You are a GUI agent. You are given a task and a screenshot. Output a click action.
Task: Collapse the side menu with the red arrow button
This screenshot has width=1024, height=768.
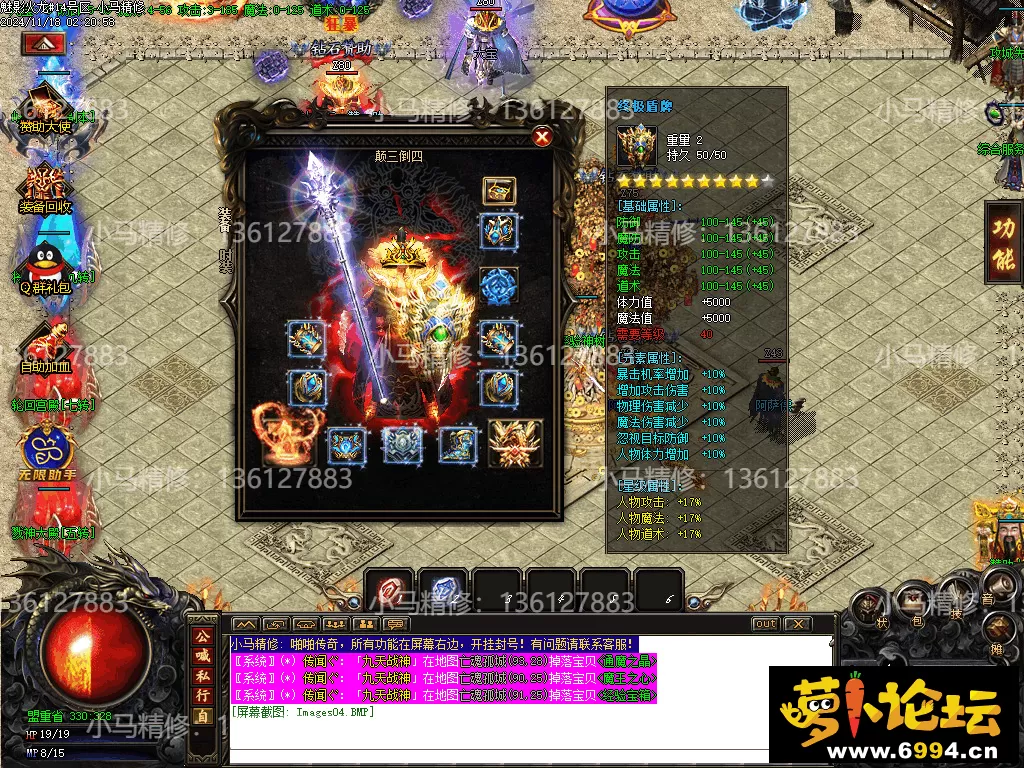(x=43, y=44)
